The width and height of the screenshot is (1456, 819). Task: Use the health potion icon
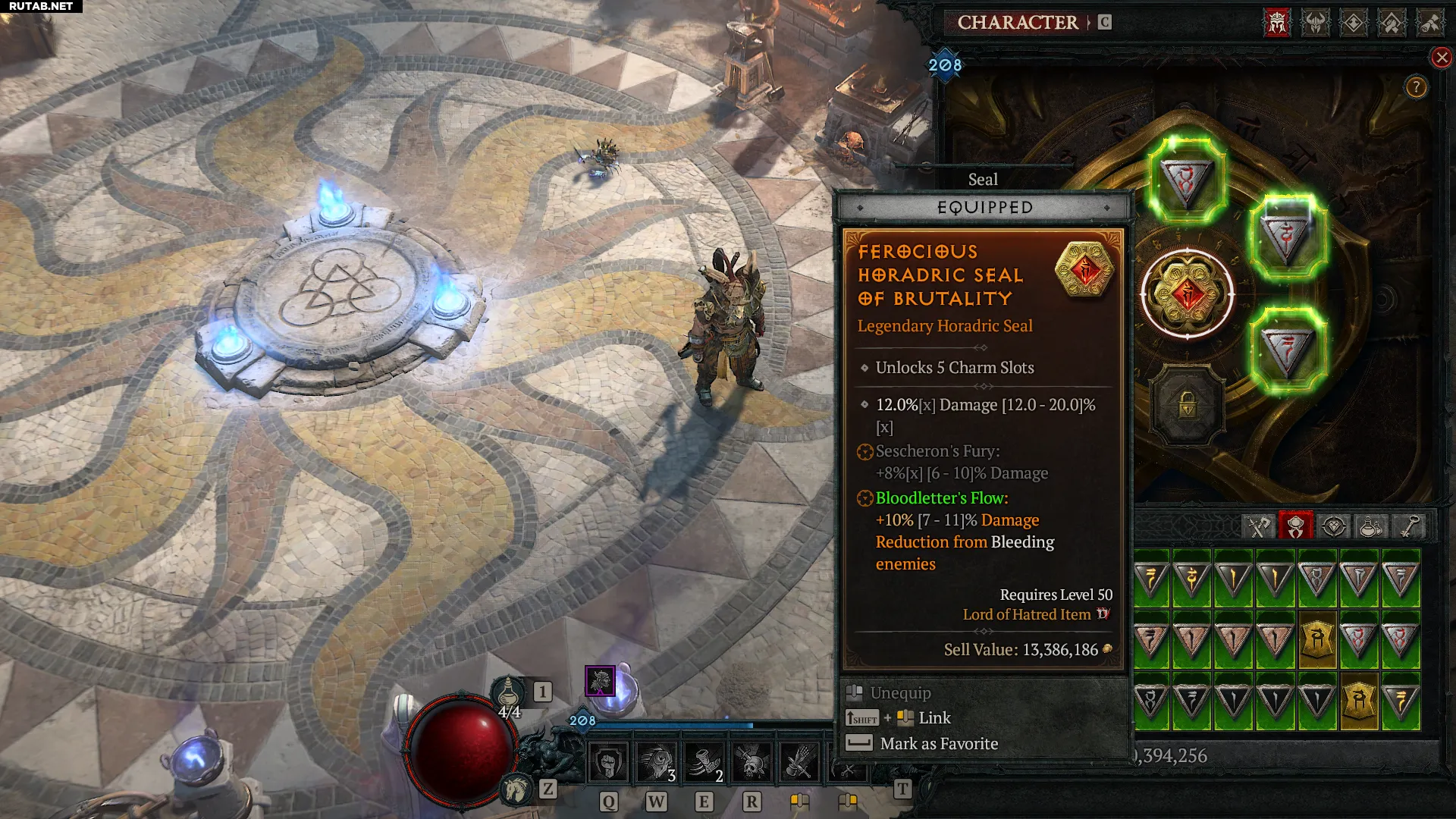click(x=509, y=692)
